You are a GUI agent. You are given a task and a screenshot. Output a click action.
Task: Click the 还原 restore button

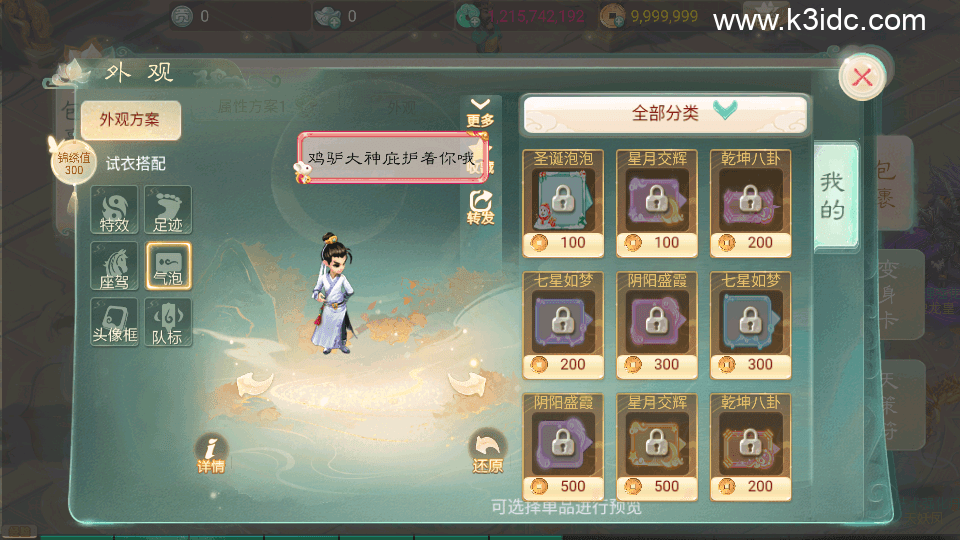pos(488,453)
